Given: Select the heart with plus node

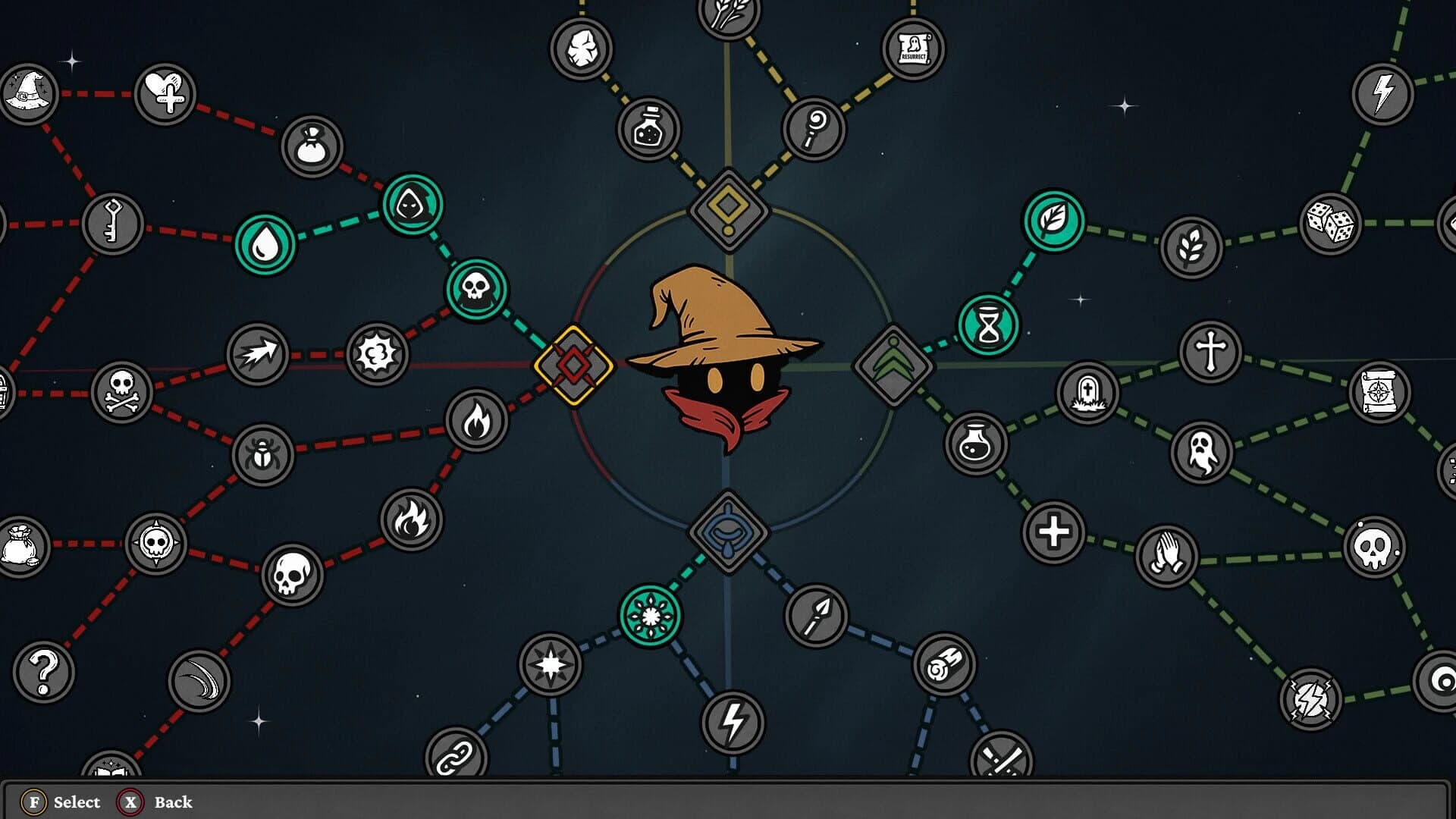Looking at the screenshot, I should [165, 94].
